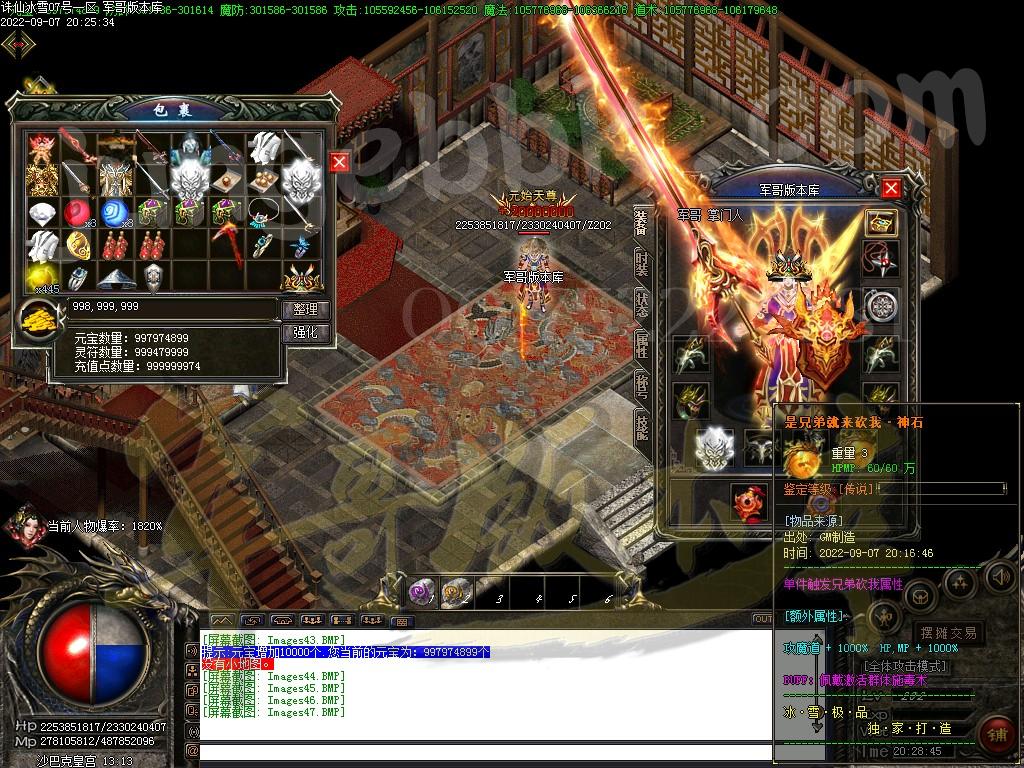Open the treasure chest icon in character panel
This screenshot has height=768, width=1024.
pyautogui.click(x=881, y=222)
